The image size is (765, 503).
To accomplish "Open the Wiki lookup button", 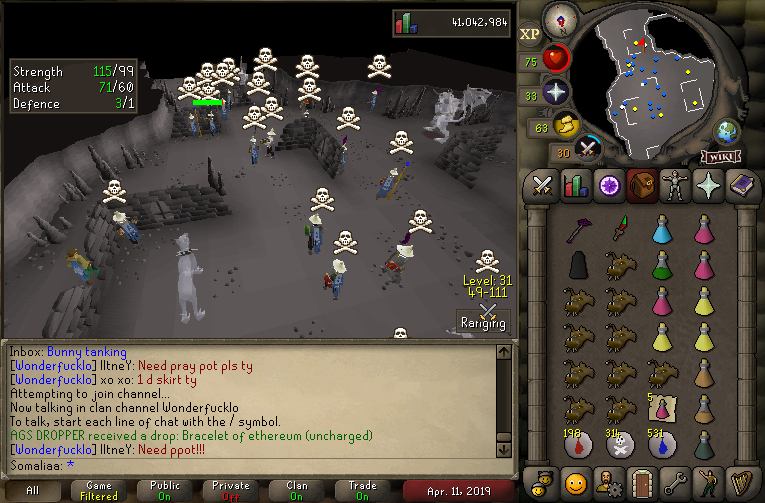I will coord(719,156).
